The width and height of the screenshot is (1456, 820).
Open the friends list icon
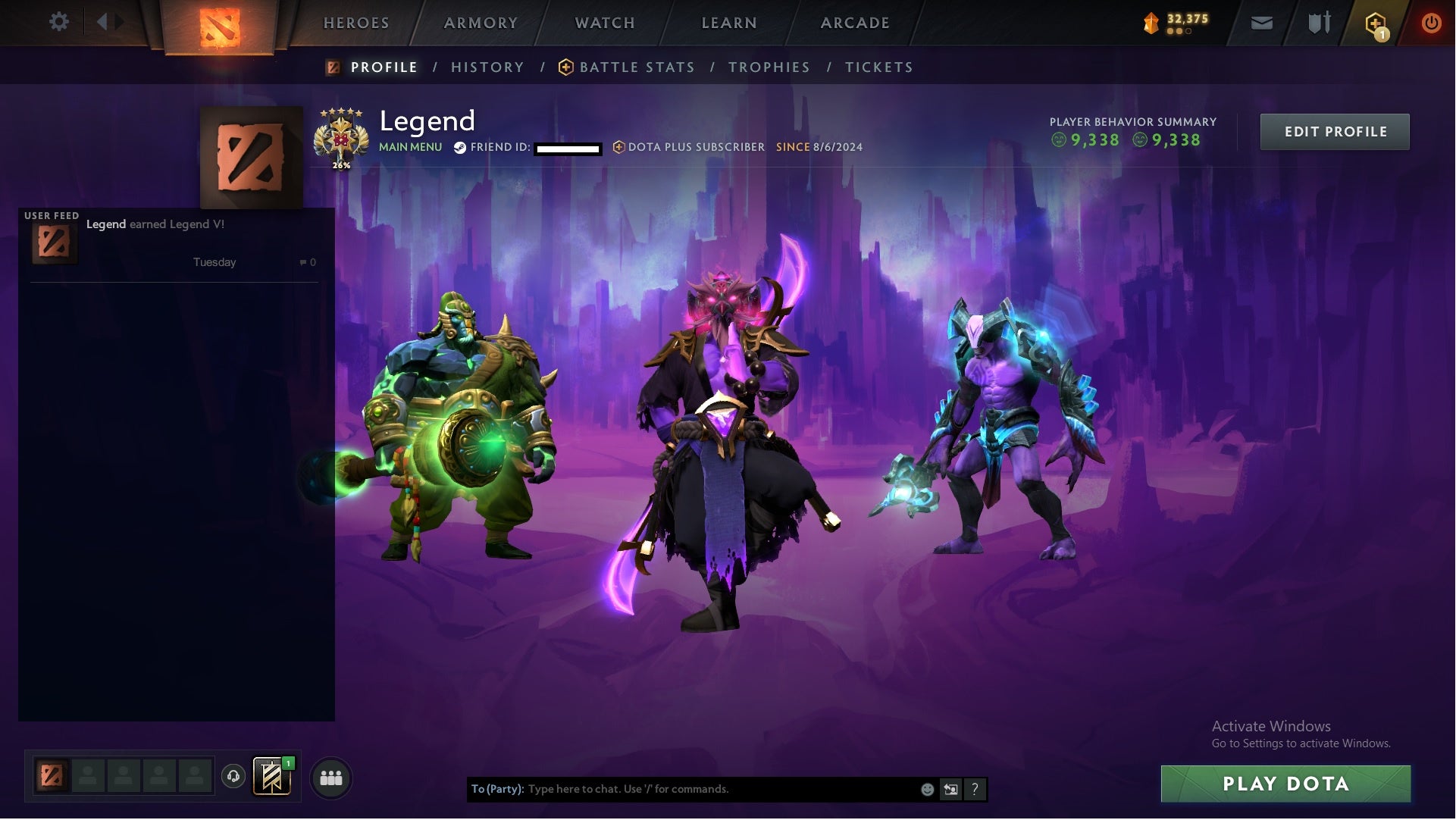click(x=331, y=777)
